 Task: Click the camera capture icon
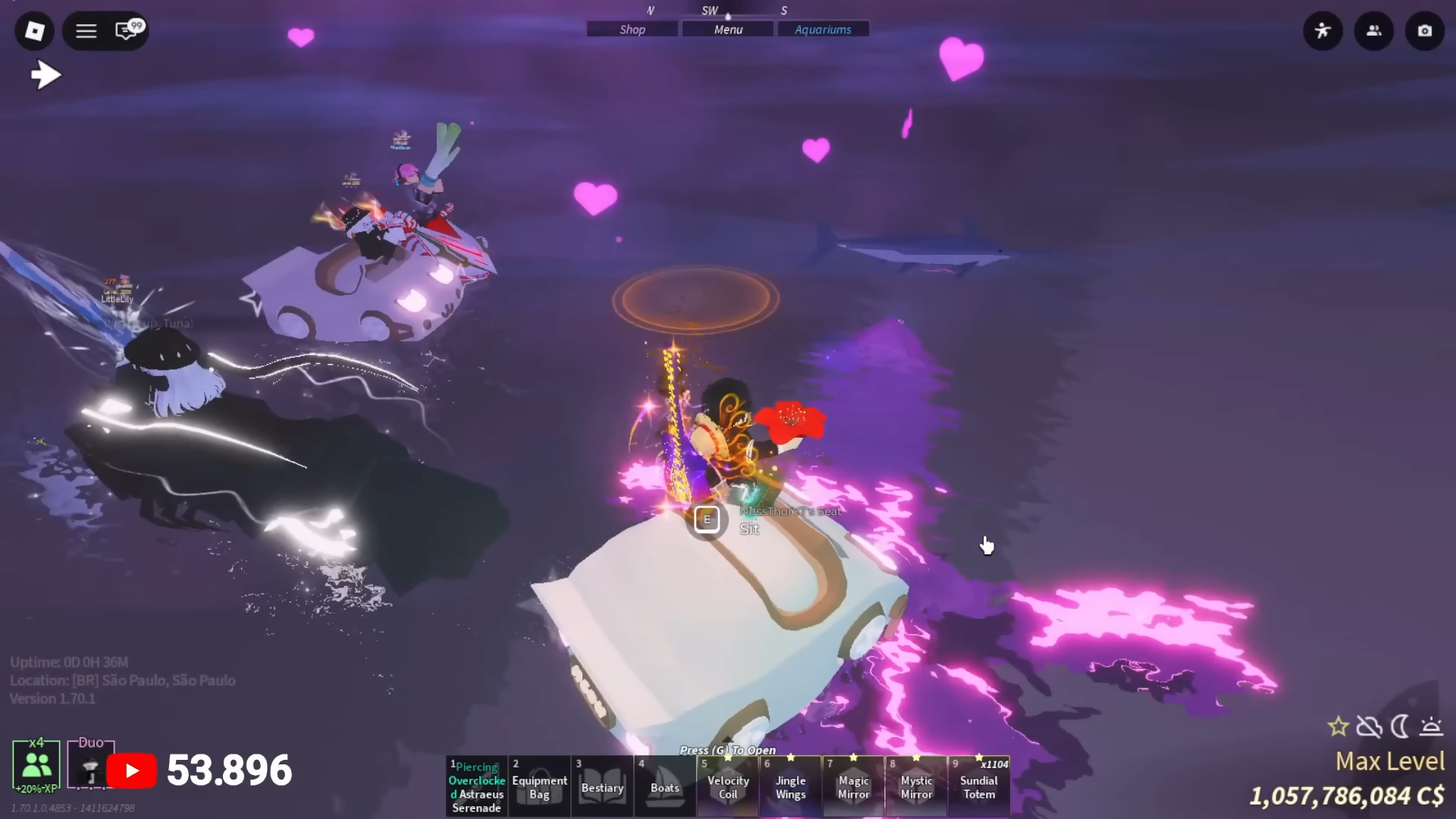(x=1425, y=31)
